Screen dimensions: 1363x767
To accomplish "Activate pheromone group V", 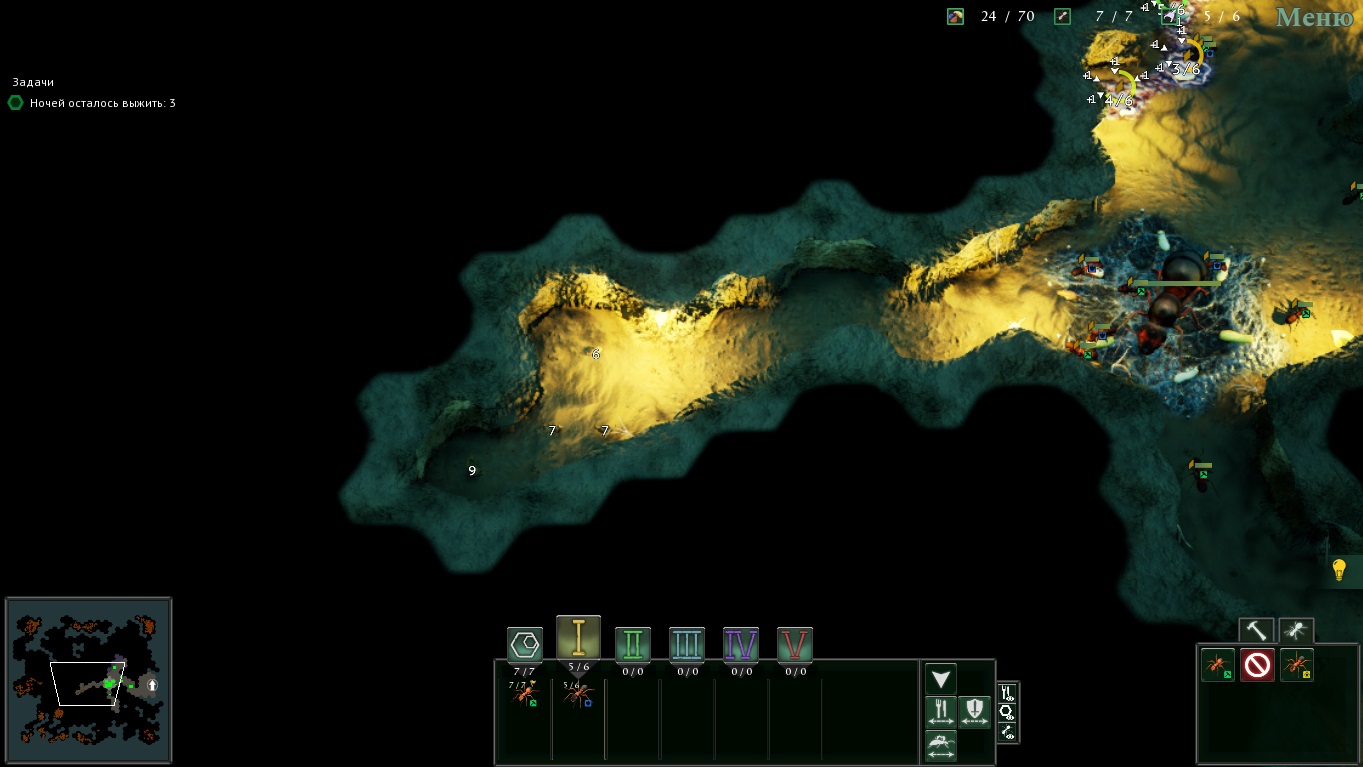I will (795, 645).
